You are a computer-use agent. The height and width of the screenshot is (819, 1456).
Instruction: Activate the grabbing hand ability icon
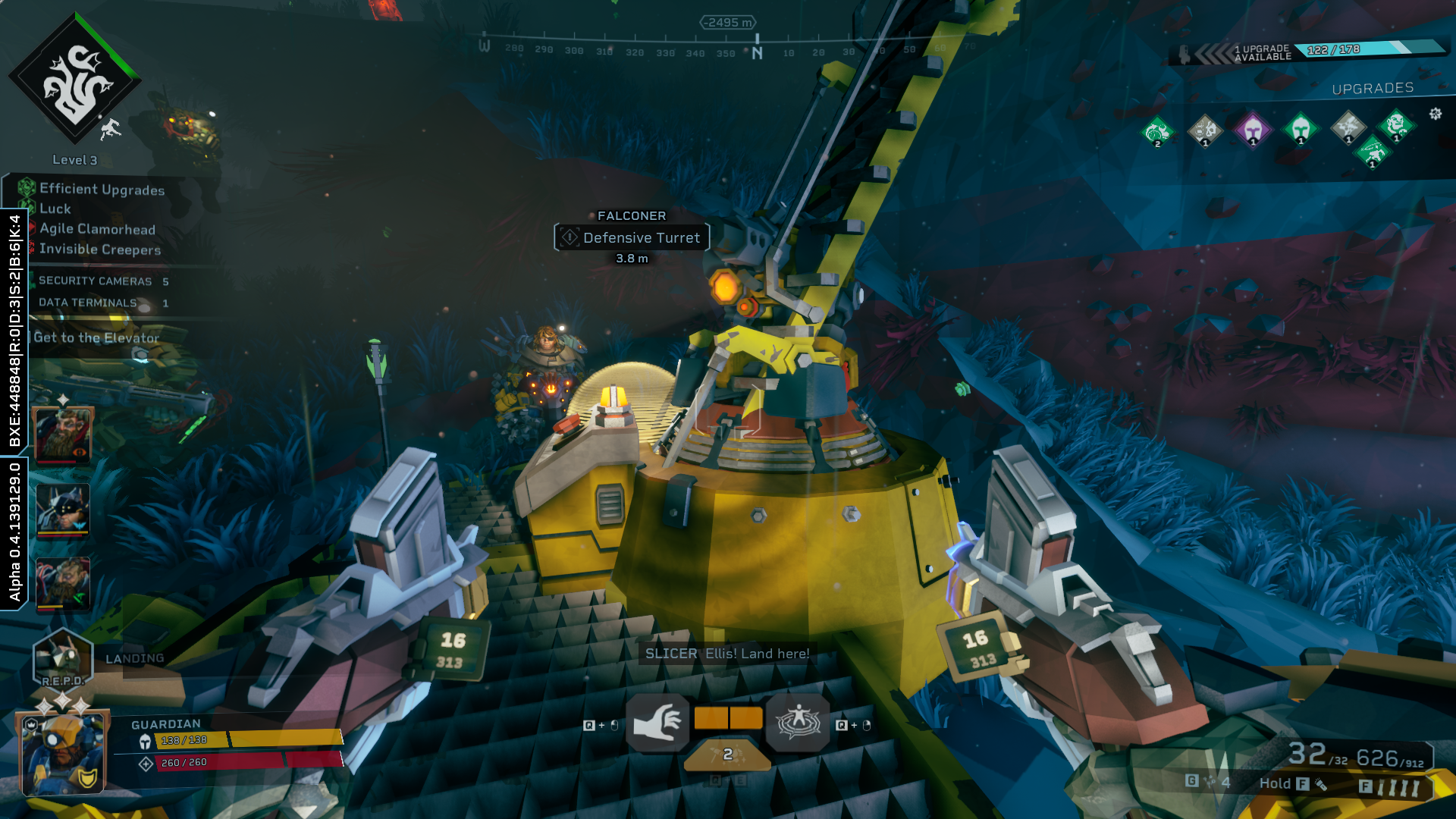(x=657, y=723)
